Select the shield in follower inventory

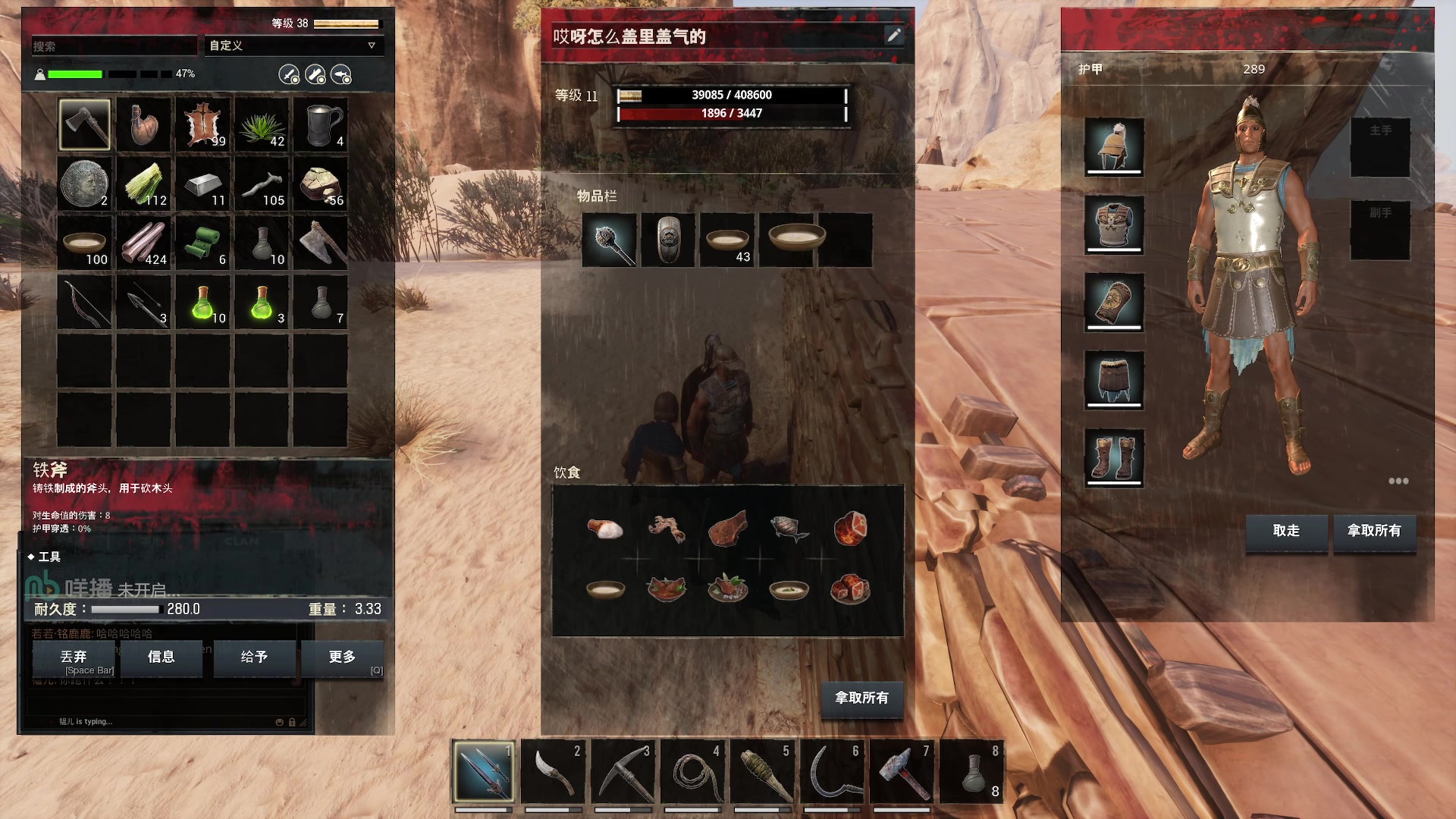668,240
